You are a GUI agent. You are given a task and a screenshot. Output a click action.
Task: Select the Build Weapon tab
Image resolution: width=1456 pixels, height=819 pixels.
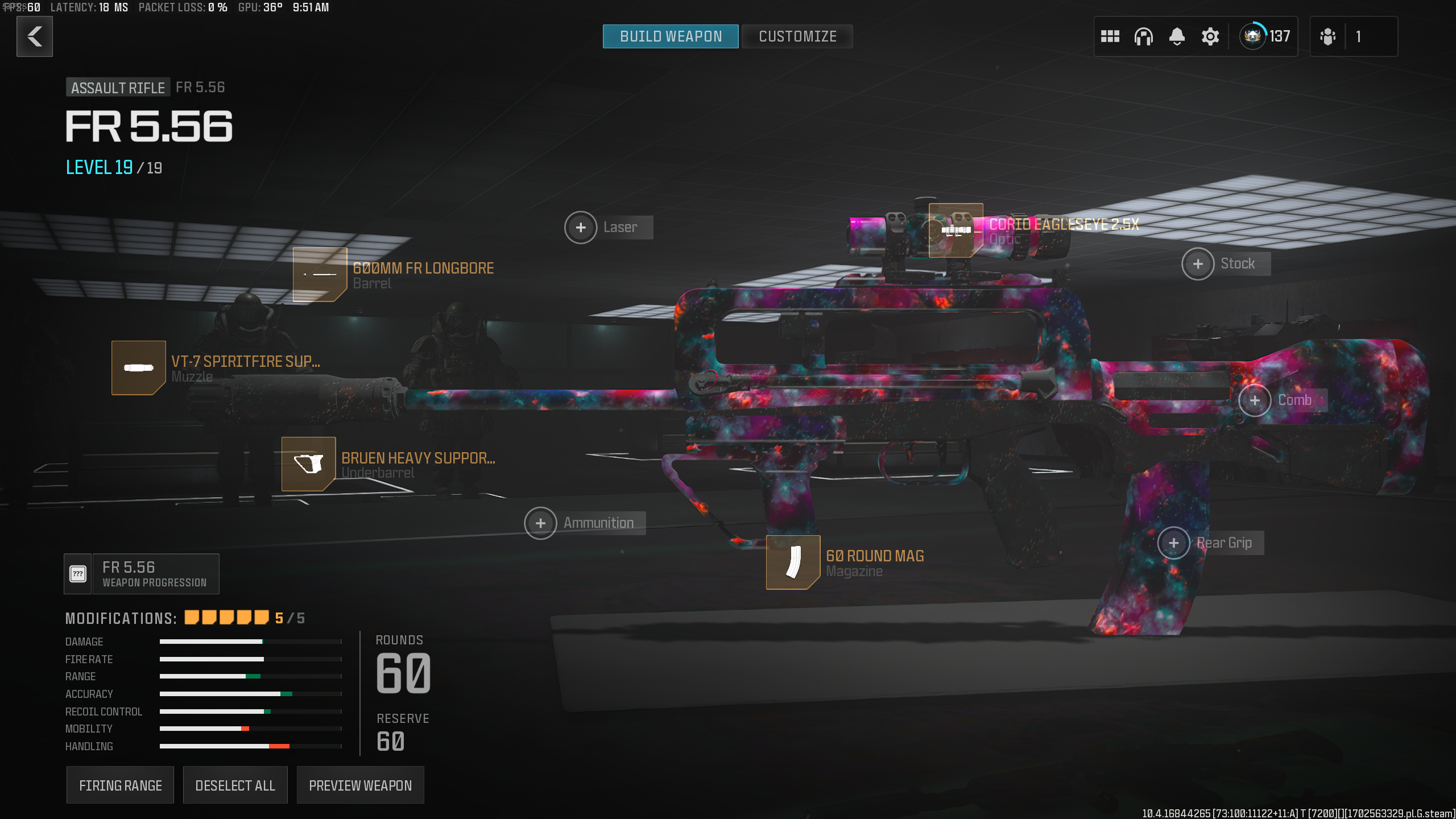click(x=671, y=36)
